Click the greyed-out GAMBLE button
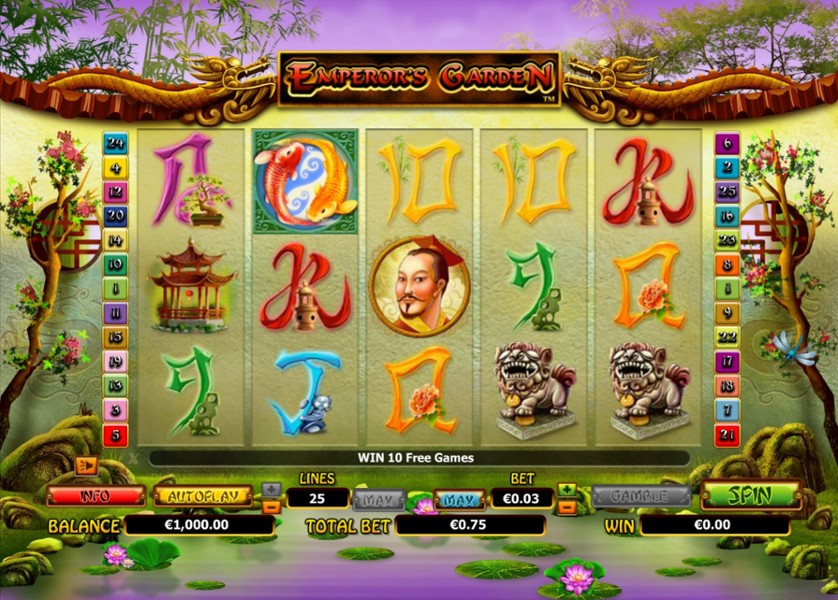This screenshot has height=600, width=838. pyautogui.click(x=640, y=496)
